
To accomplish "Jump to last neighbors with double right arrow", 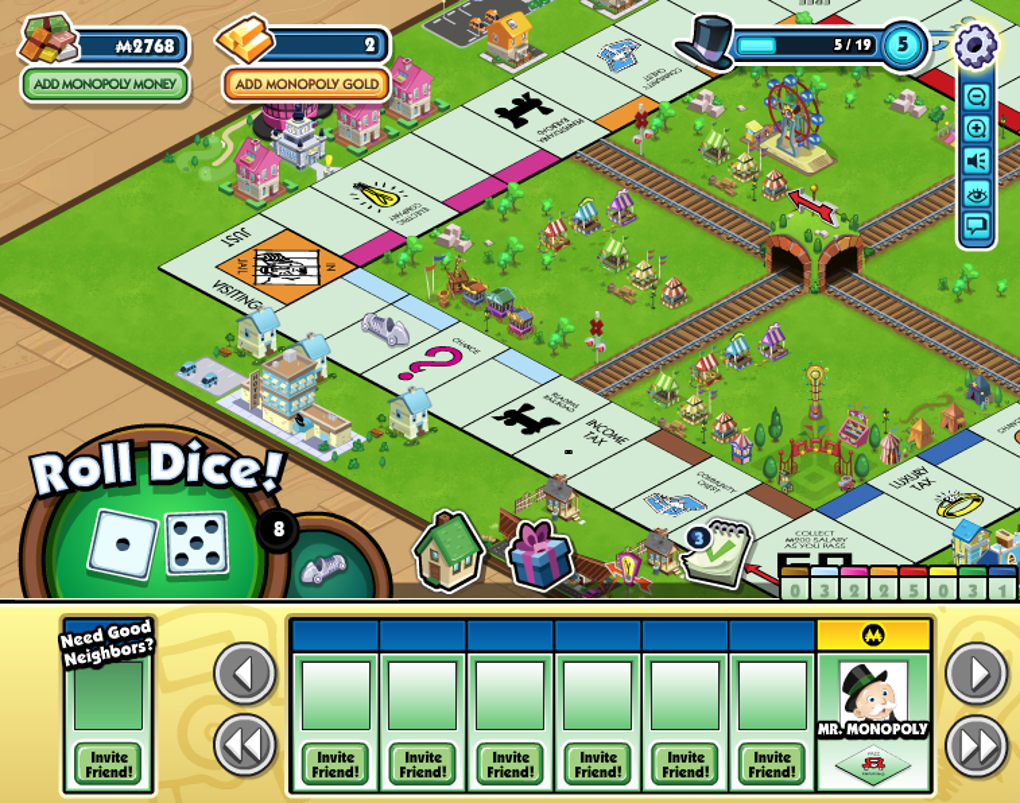I will 976,744.
